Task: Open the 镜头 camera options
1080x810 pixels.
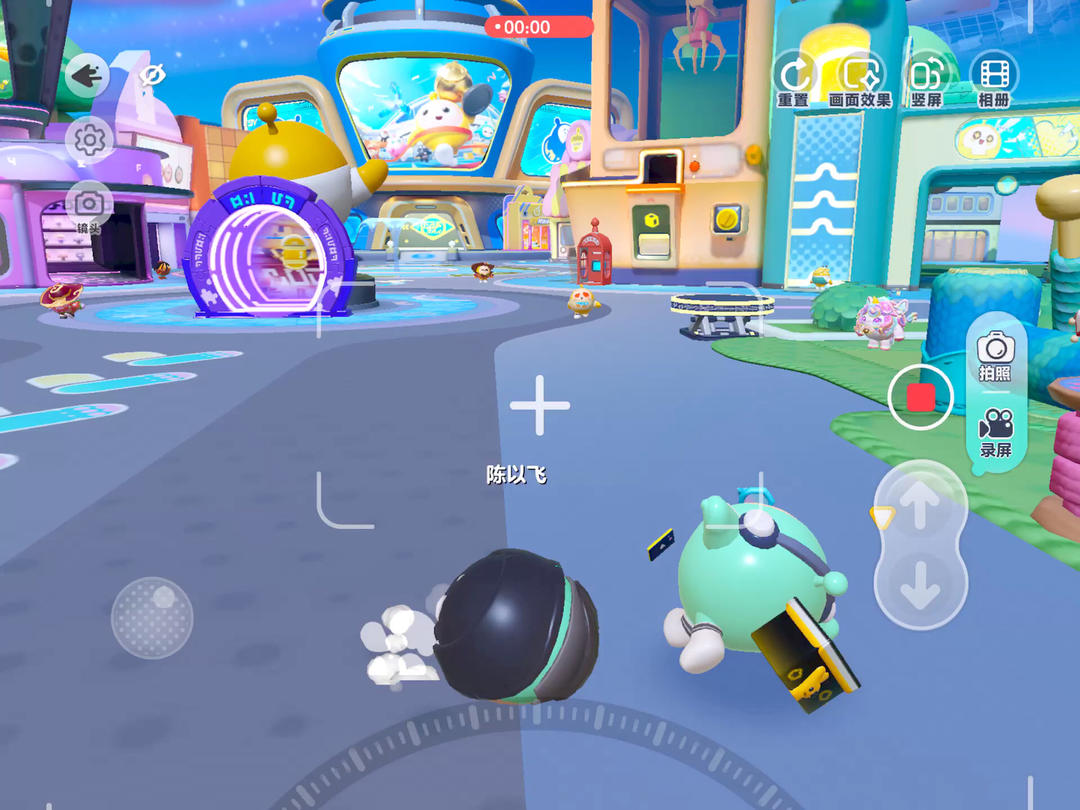Action: (x=89, y=207)
